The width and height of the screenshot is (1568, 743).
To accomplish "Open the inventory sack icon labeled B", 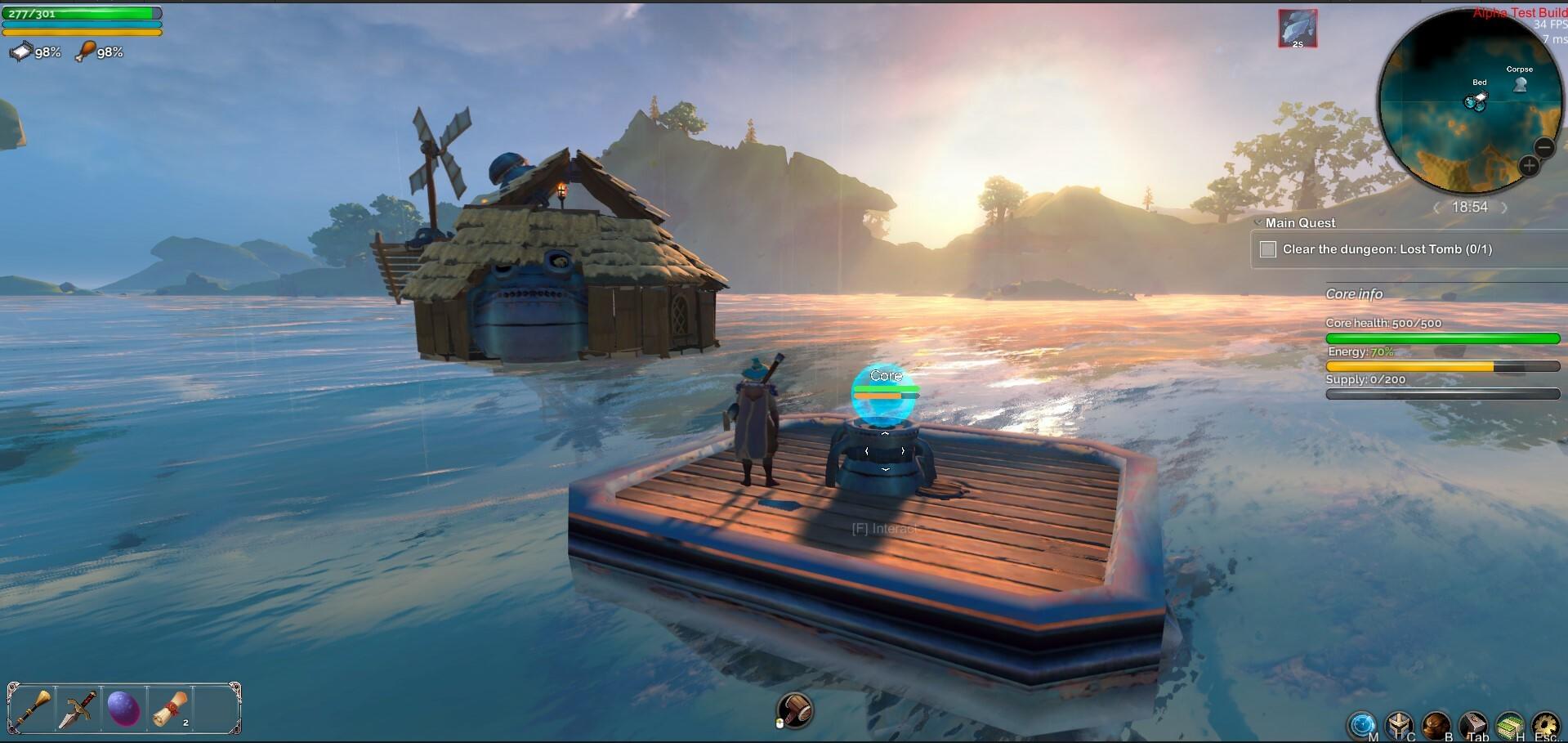I will pyautogui.click(x=1435, y=725).
